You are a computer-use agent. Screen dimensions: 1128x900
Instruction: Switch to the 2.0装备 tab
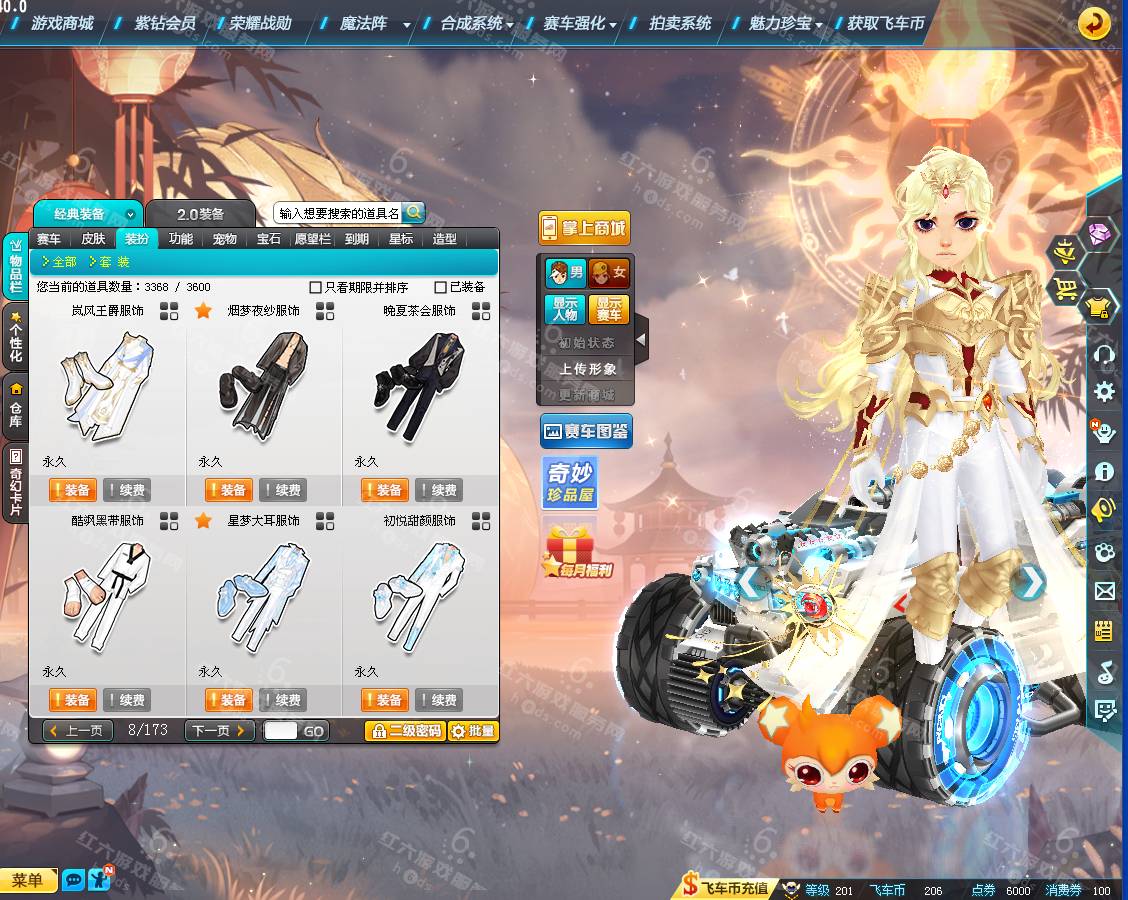tap(201, 214)
